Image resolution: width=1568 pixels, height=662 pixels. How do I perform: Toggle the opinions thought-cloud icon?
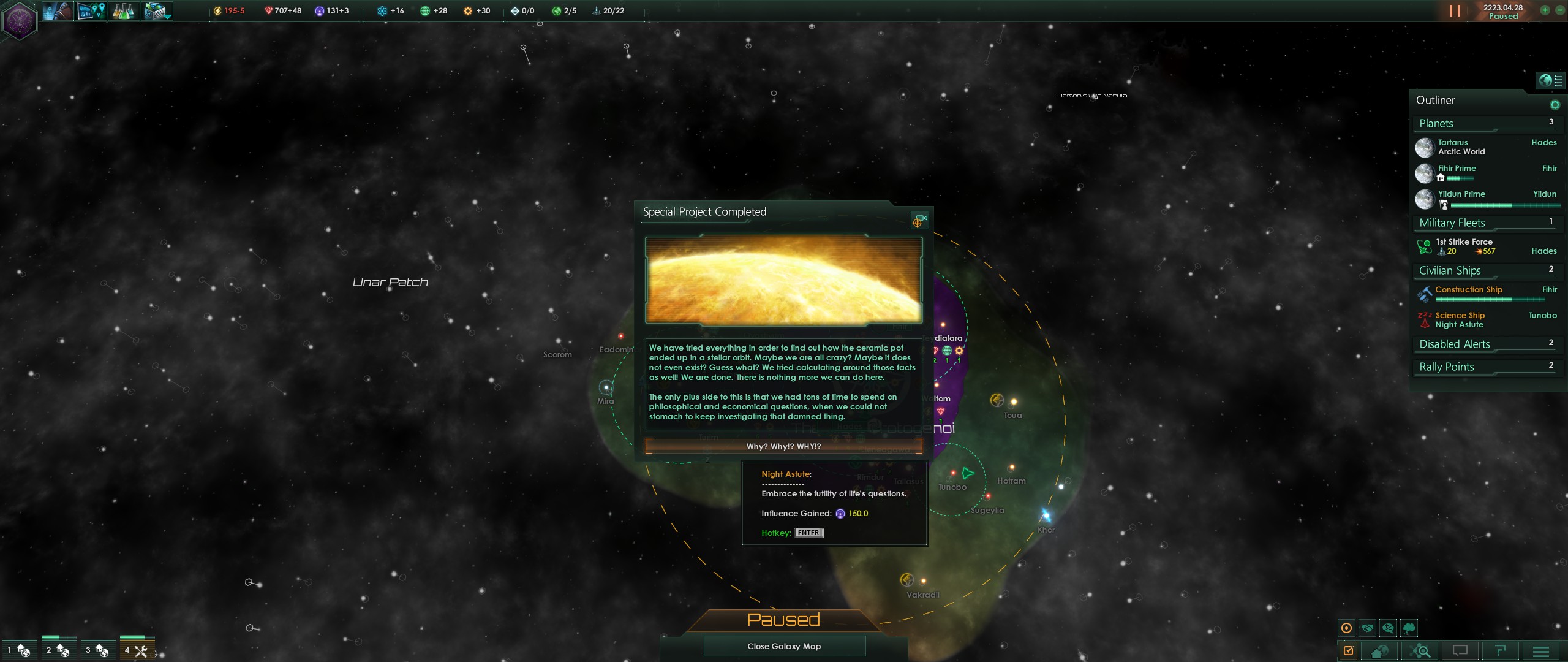(x=1409, y=628)
